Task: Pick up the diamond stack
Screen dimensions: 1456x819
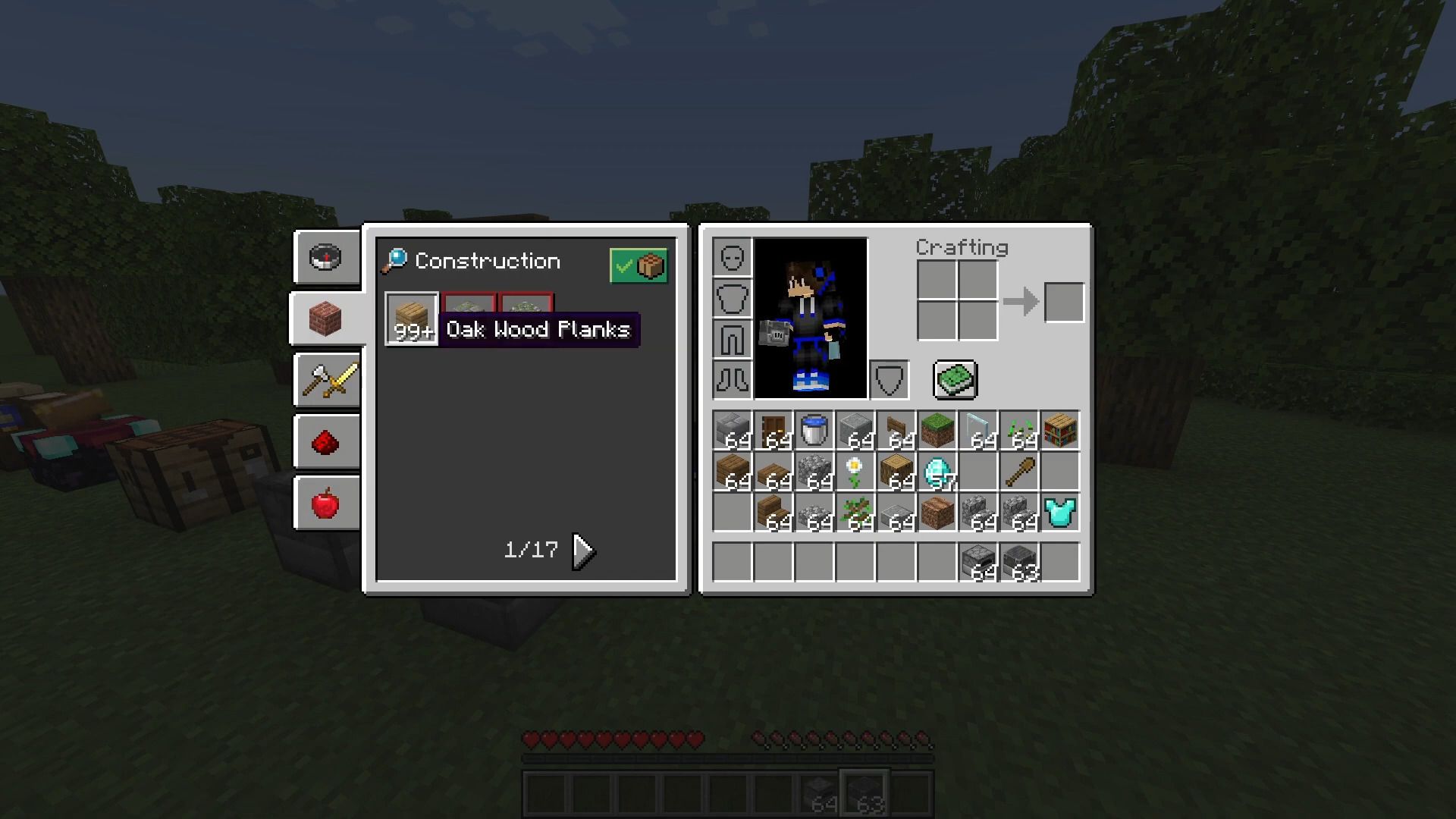Action: pyautogui.click(x=937, y=471)
